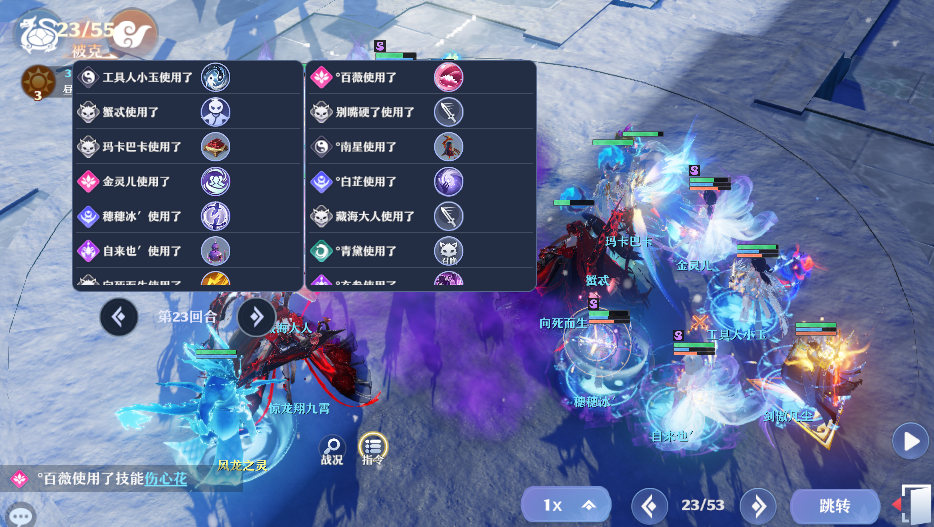
Task: Click the sun icon marked 3
Action: click(39, 82)
